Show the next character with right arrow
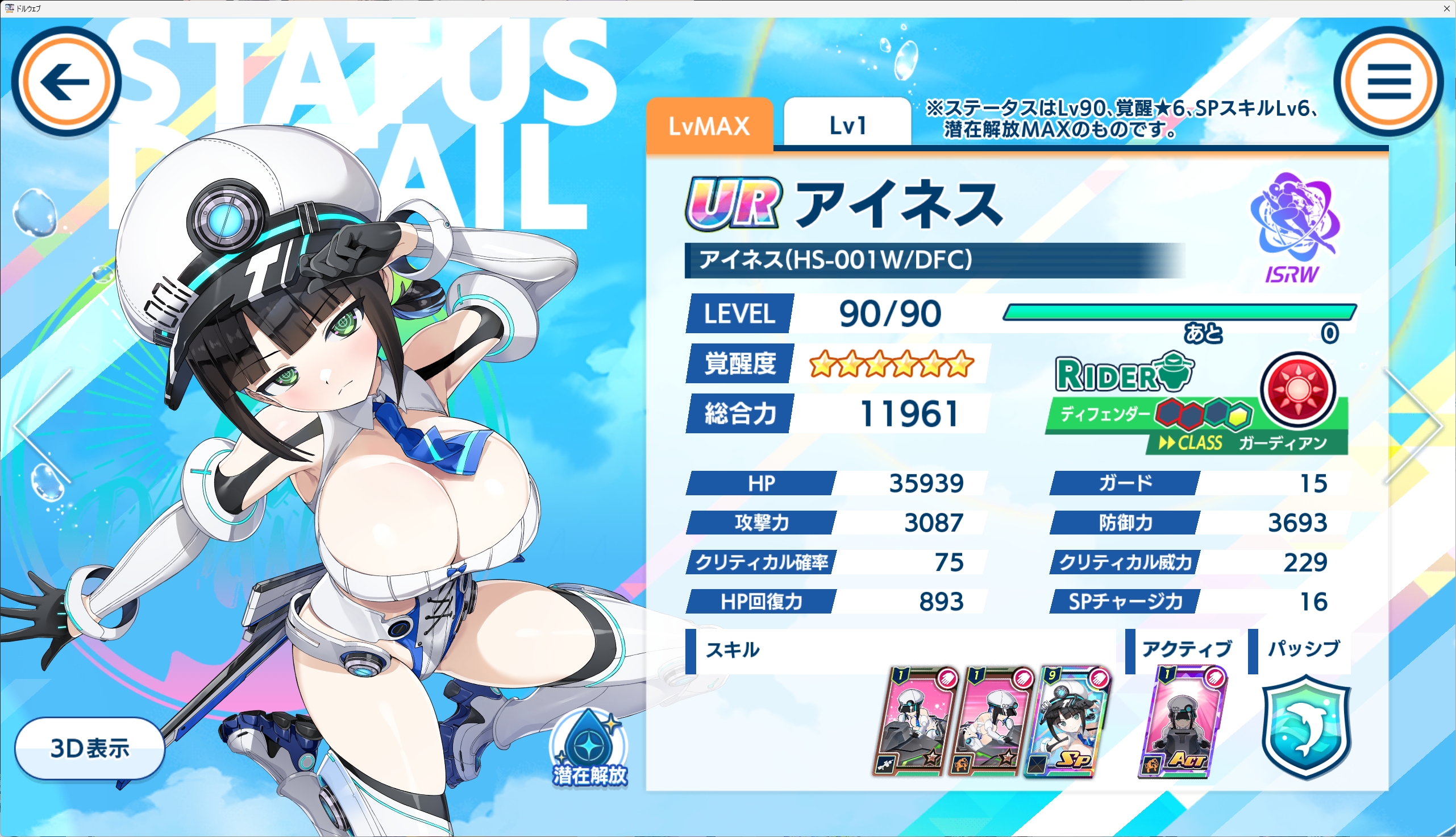Image resolution: width=1456 pixels, height=837 pixels. click(x=1415, y=426)
